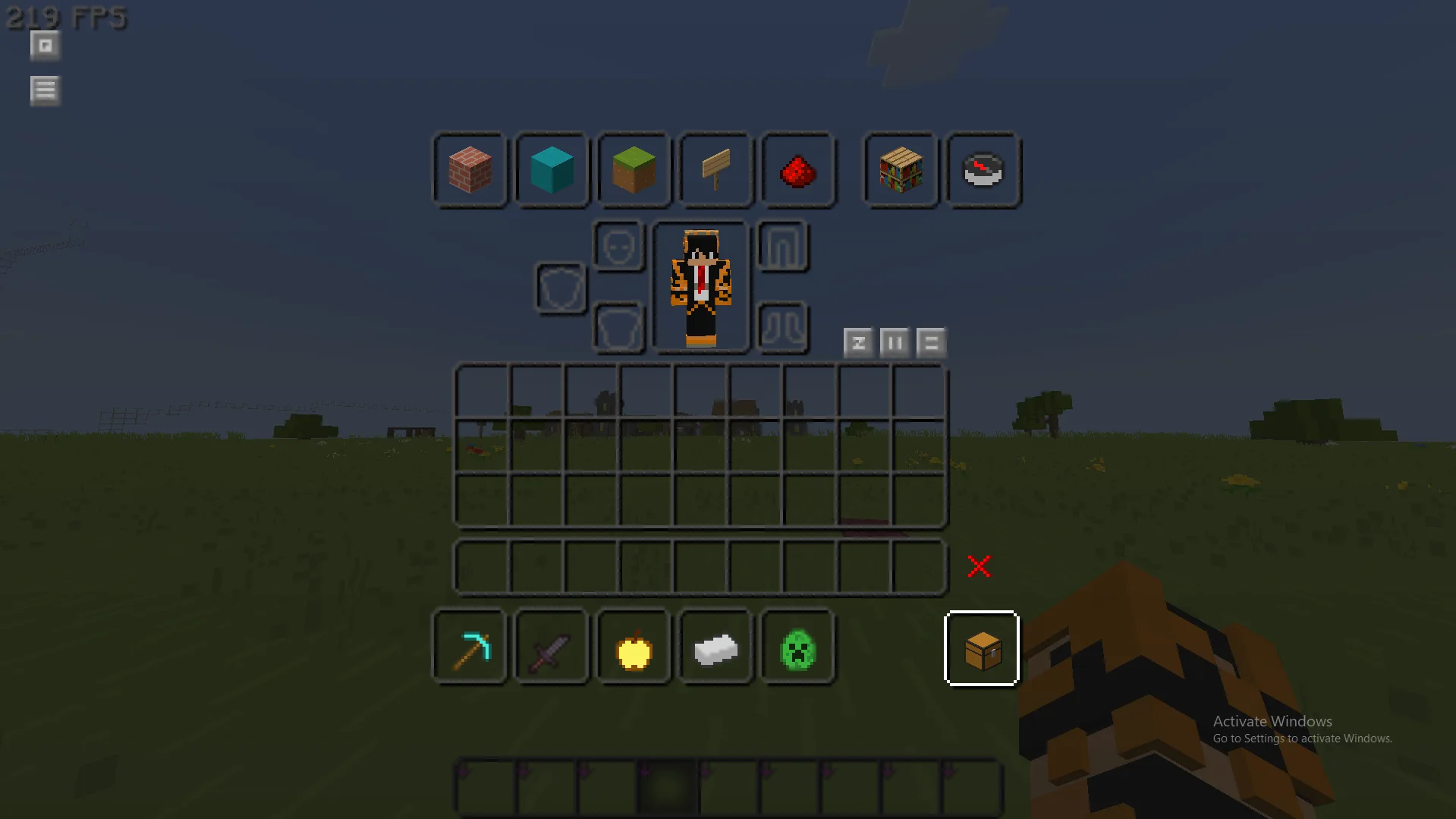Pick up the iron sword item
1456x819 pixels.
tap(552, 647)
